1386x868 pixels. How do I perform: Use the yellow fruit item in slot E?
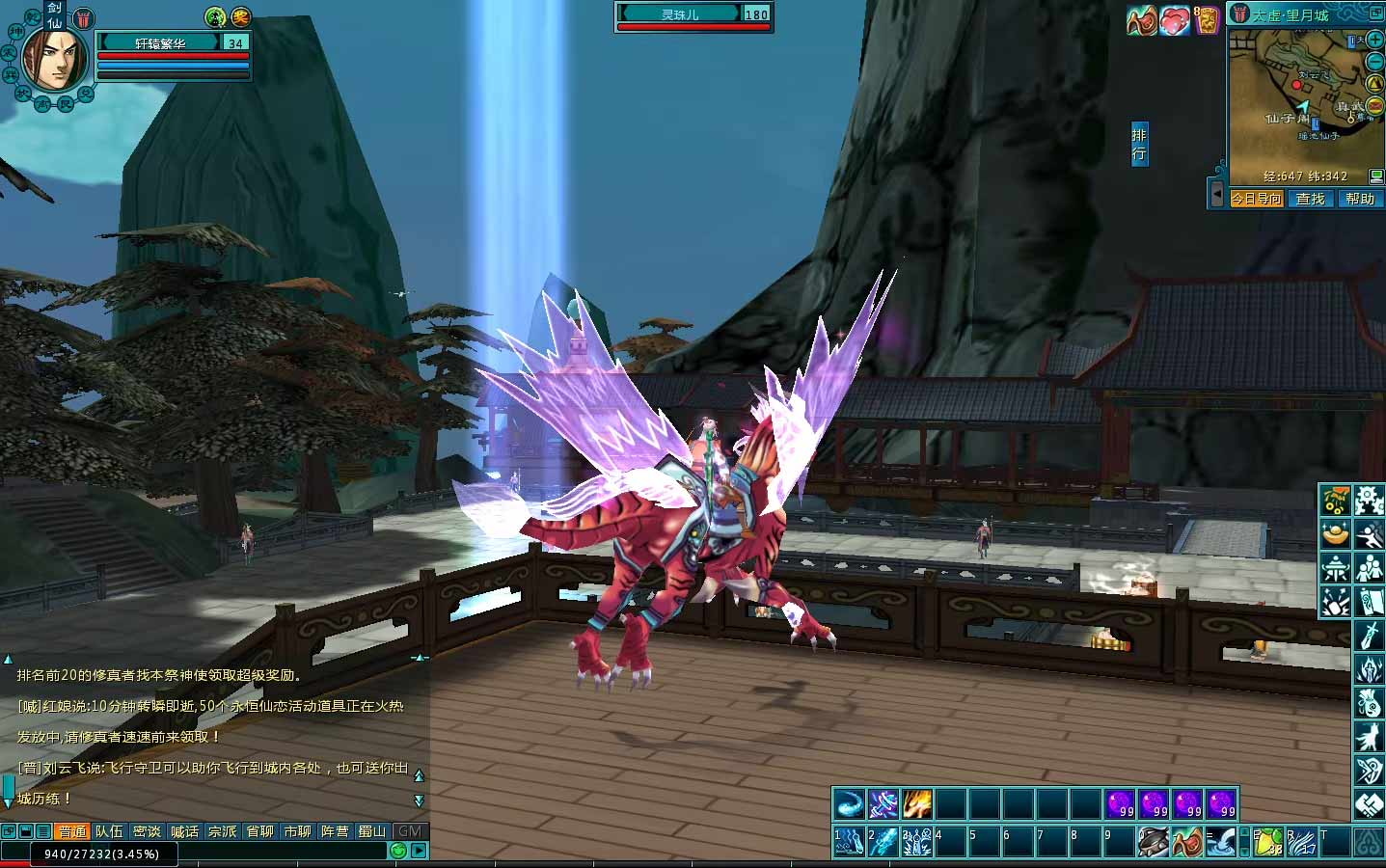pyautogui.click(x=1267, y=842)
